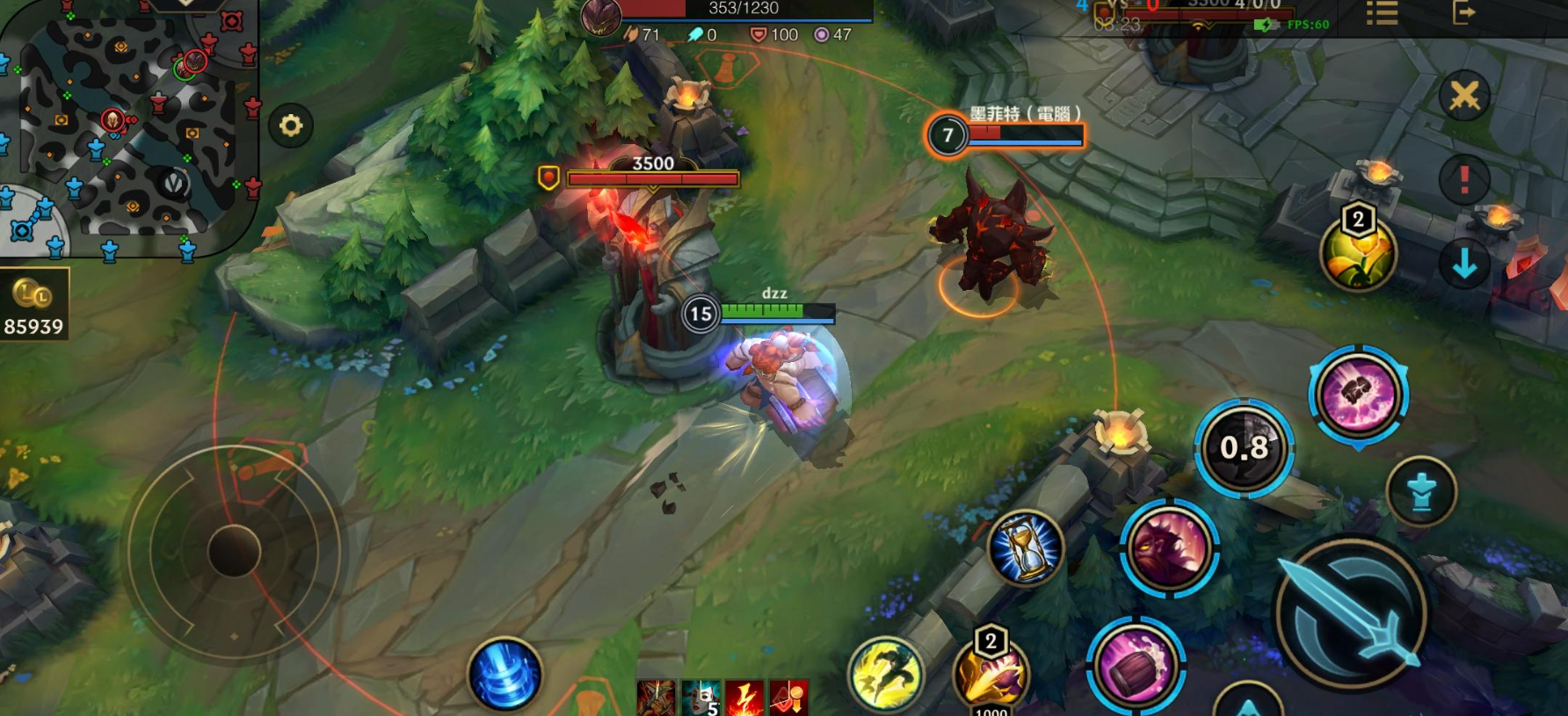Send the crossed-swords attack ping

click(1464, 95)
